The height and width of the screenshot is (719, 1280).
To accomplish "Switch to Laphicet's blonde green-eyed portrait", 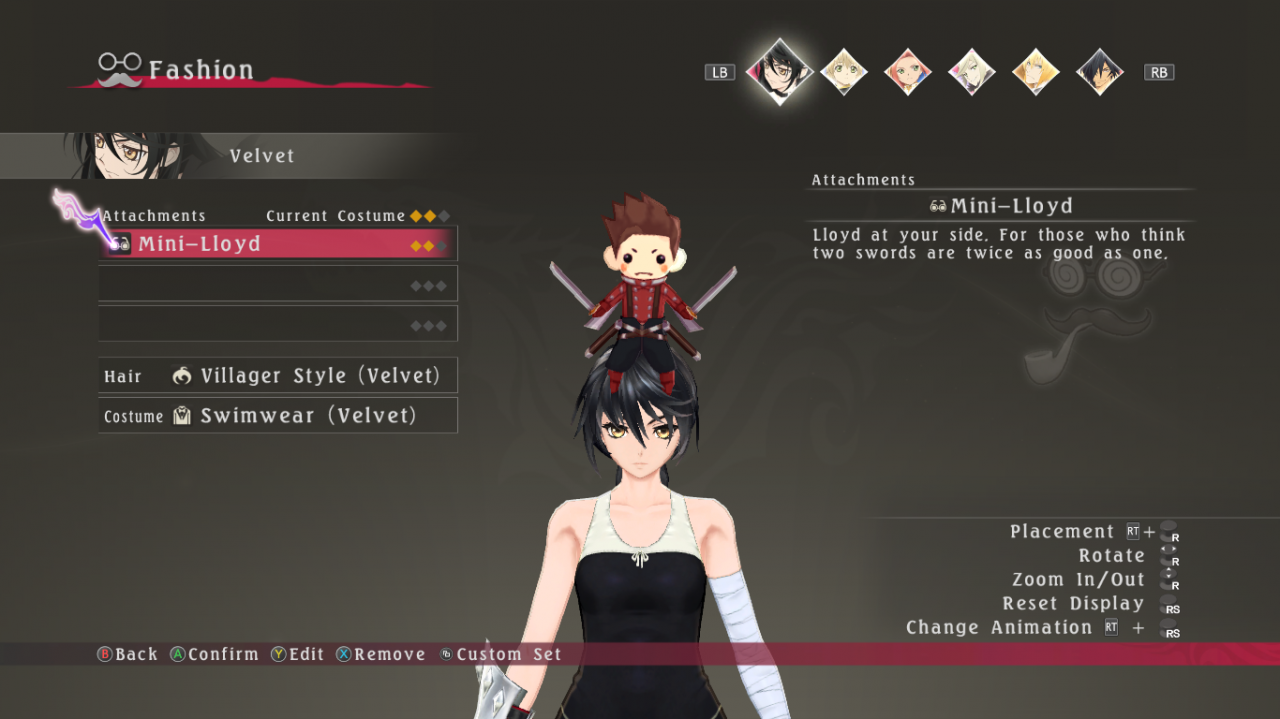I will coord(844,72).
